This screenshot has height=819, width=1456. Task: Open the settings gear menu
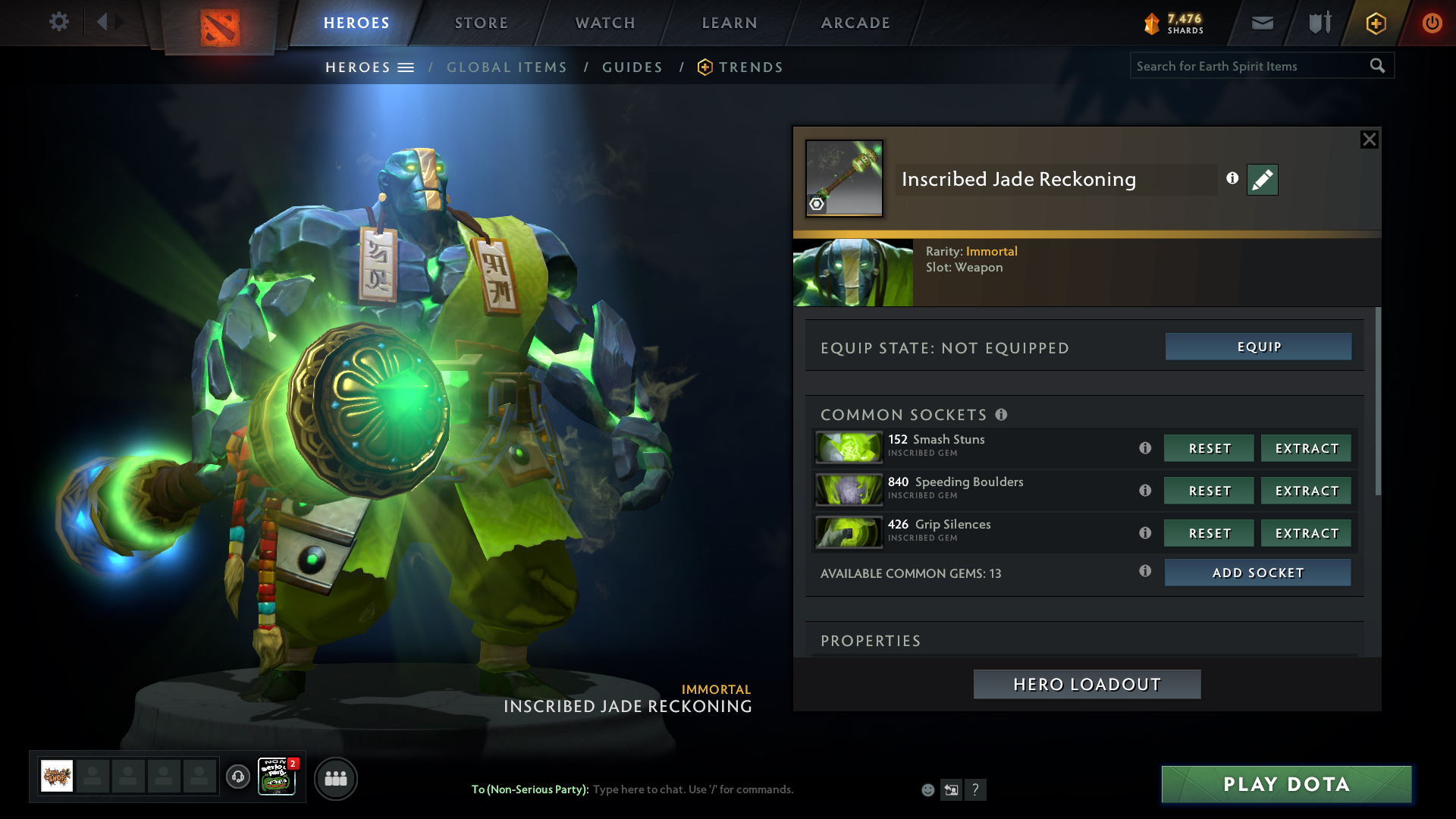(58, 22)
